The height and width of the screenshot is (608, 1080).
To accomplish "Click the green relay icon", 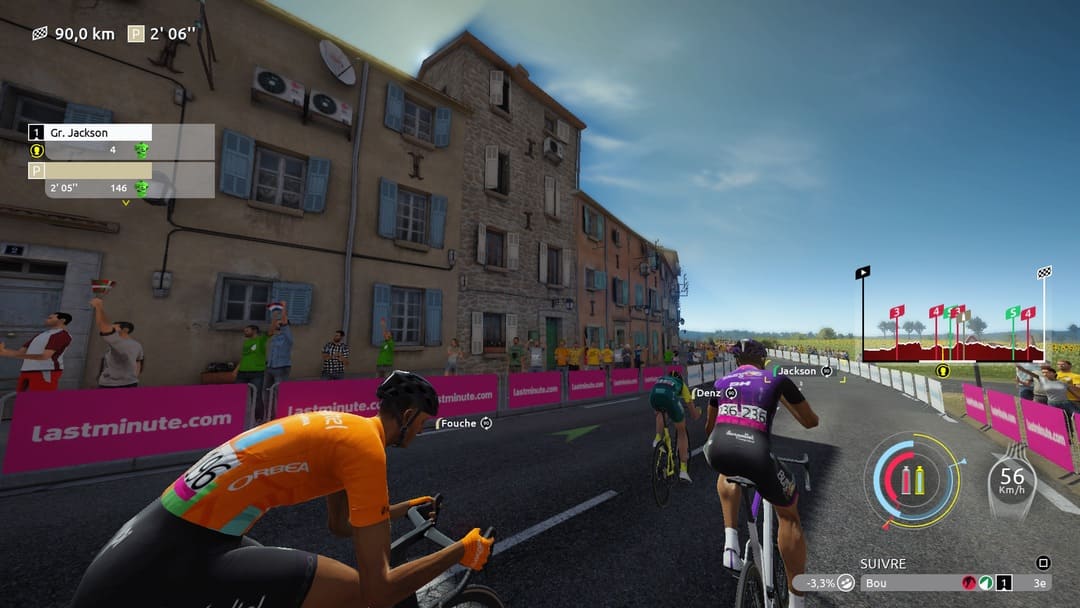I will click(x=986, y=583).
